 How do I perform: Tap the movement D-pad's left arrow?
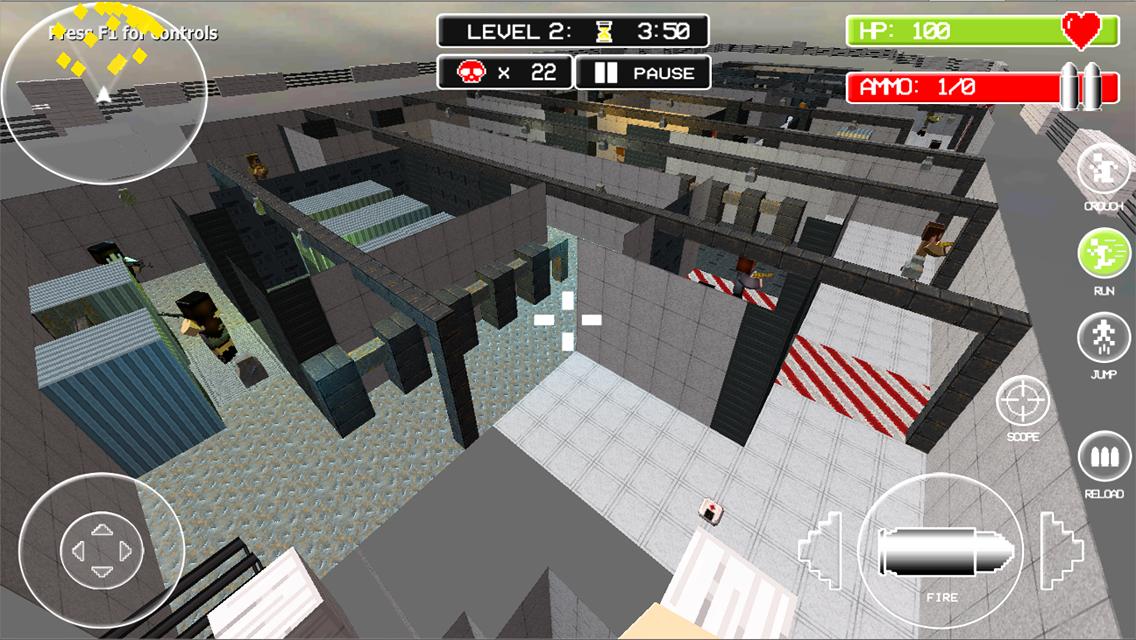[x=78, y=550]
